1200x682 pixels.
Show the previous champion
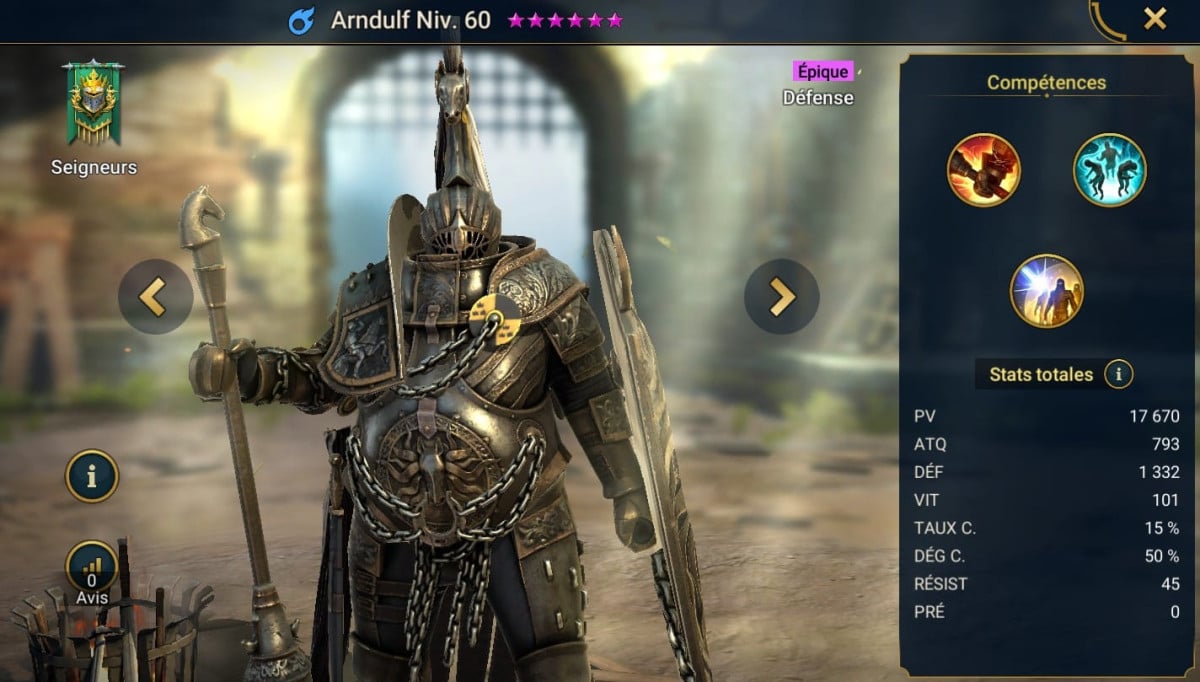(155, 296)
